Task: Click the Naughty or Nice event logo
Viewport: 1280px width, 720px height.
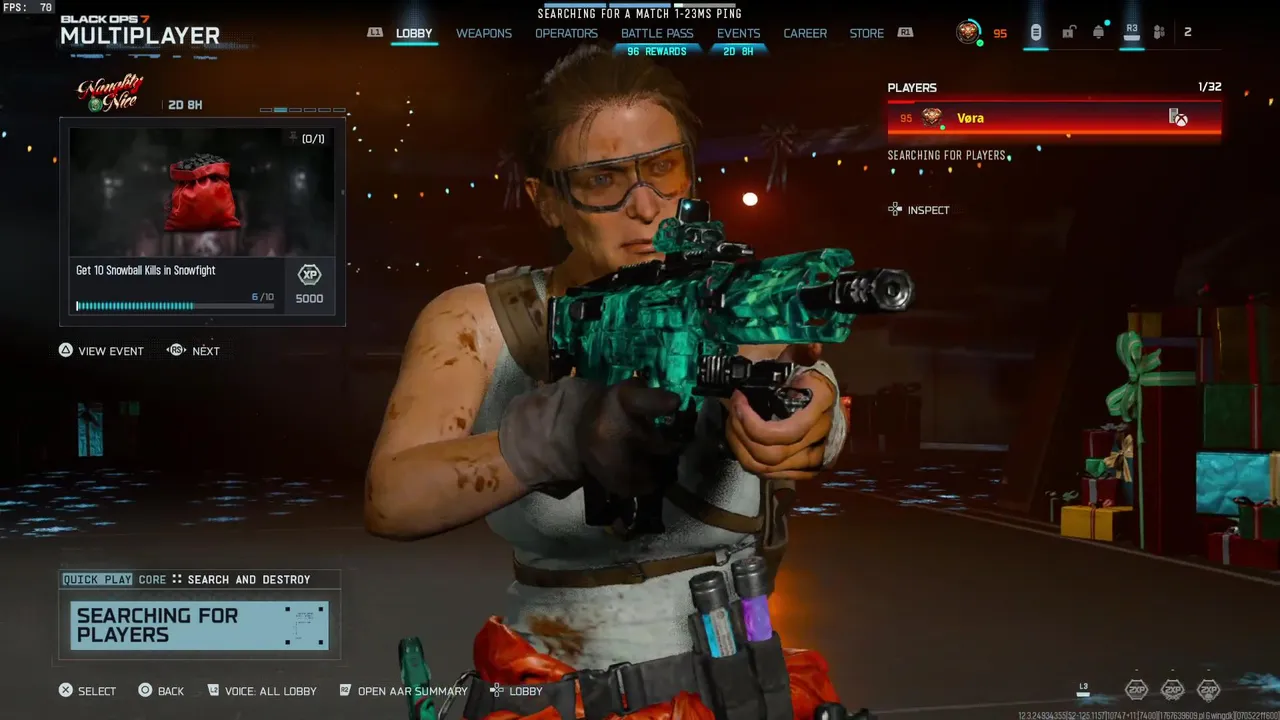Action: [111, 93]
